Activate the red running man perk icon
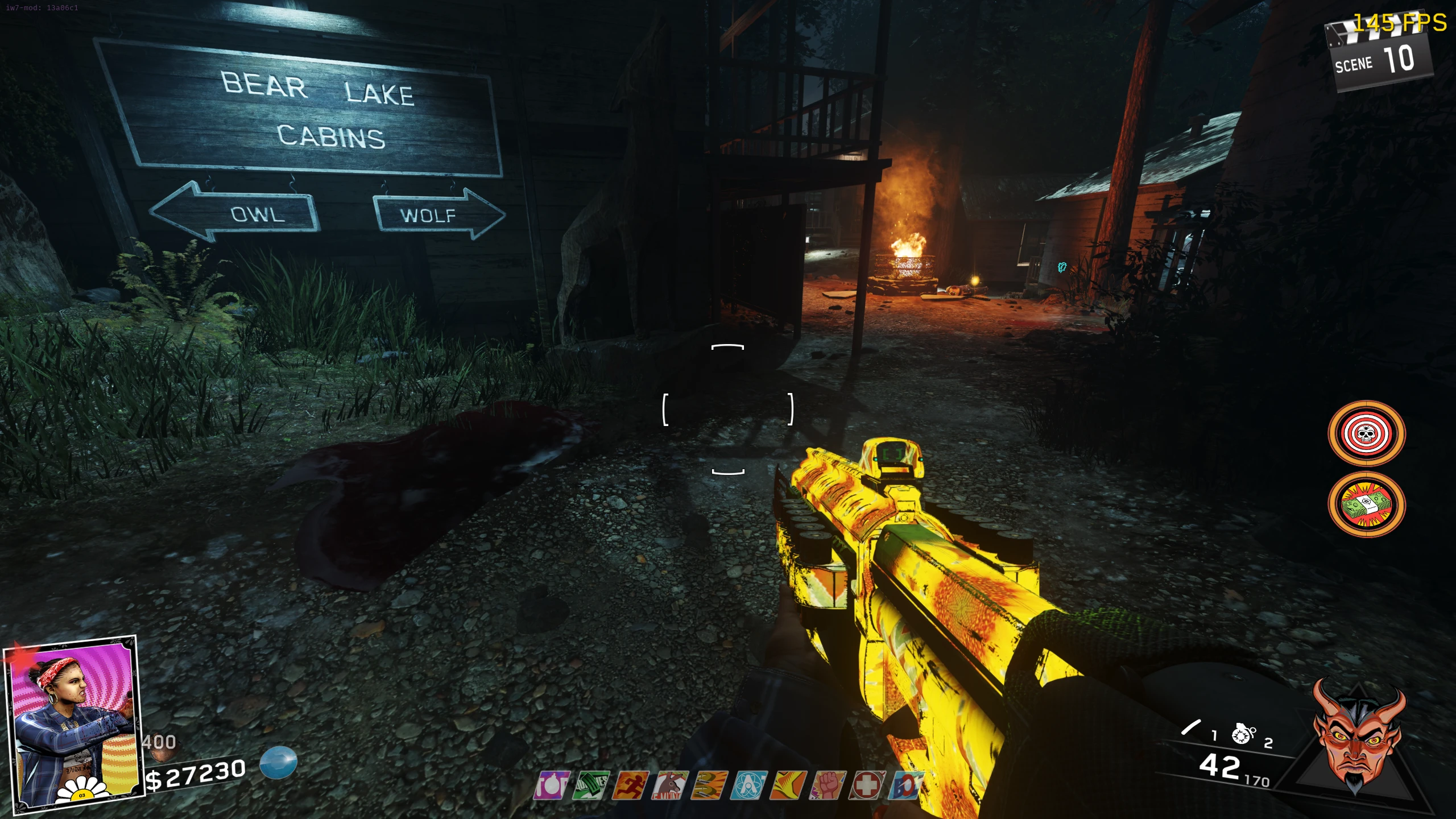 click(x=631, y=785)
